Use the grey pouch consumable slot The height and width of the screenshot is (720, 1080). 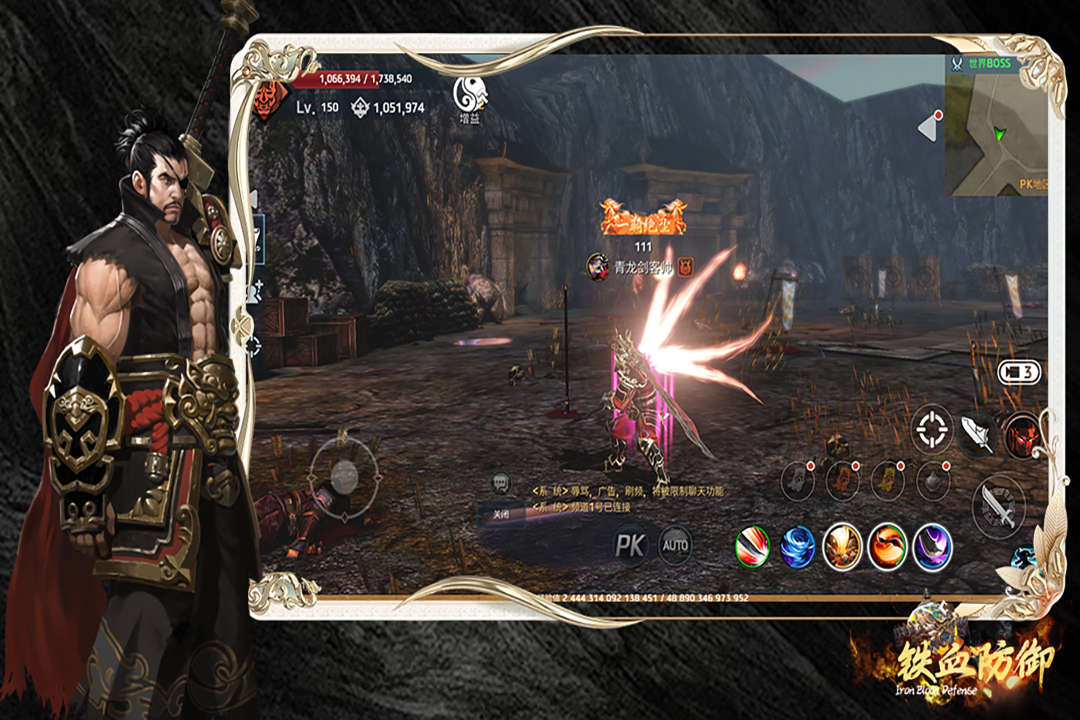(x=798, y=481)
